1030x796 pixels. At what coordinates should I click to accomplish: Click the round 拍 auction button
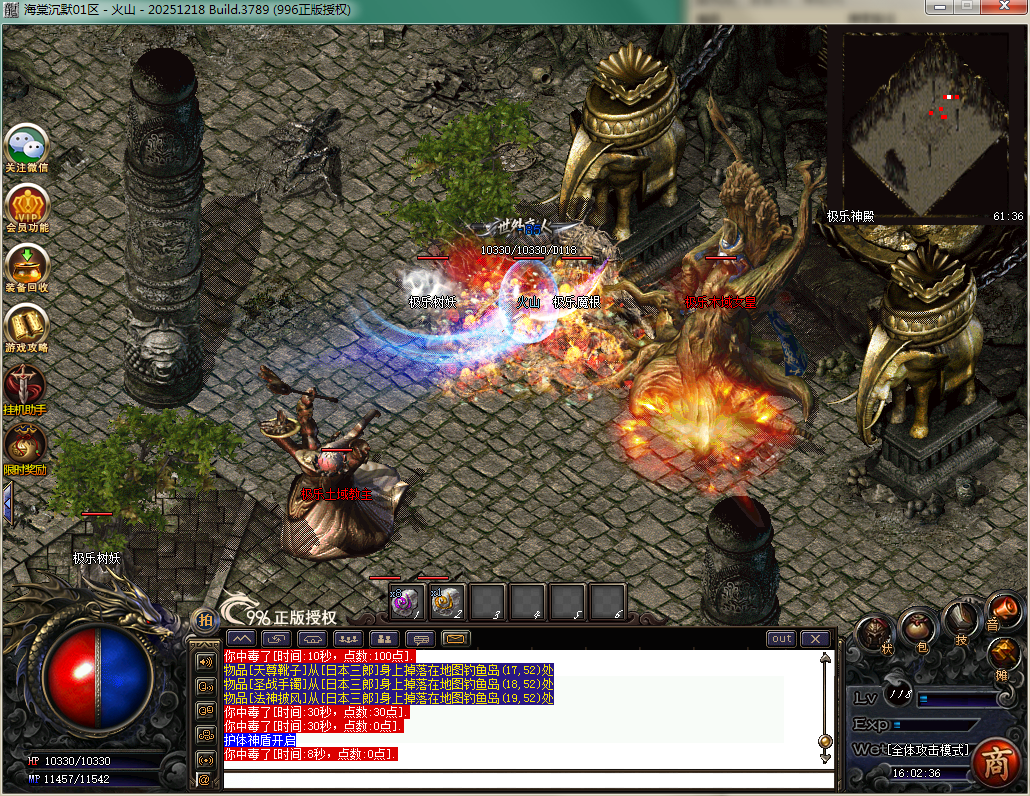tap(204, 620)
